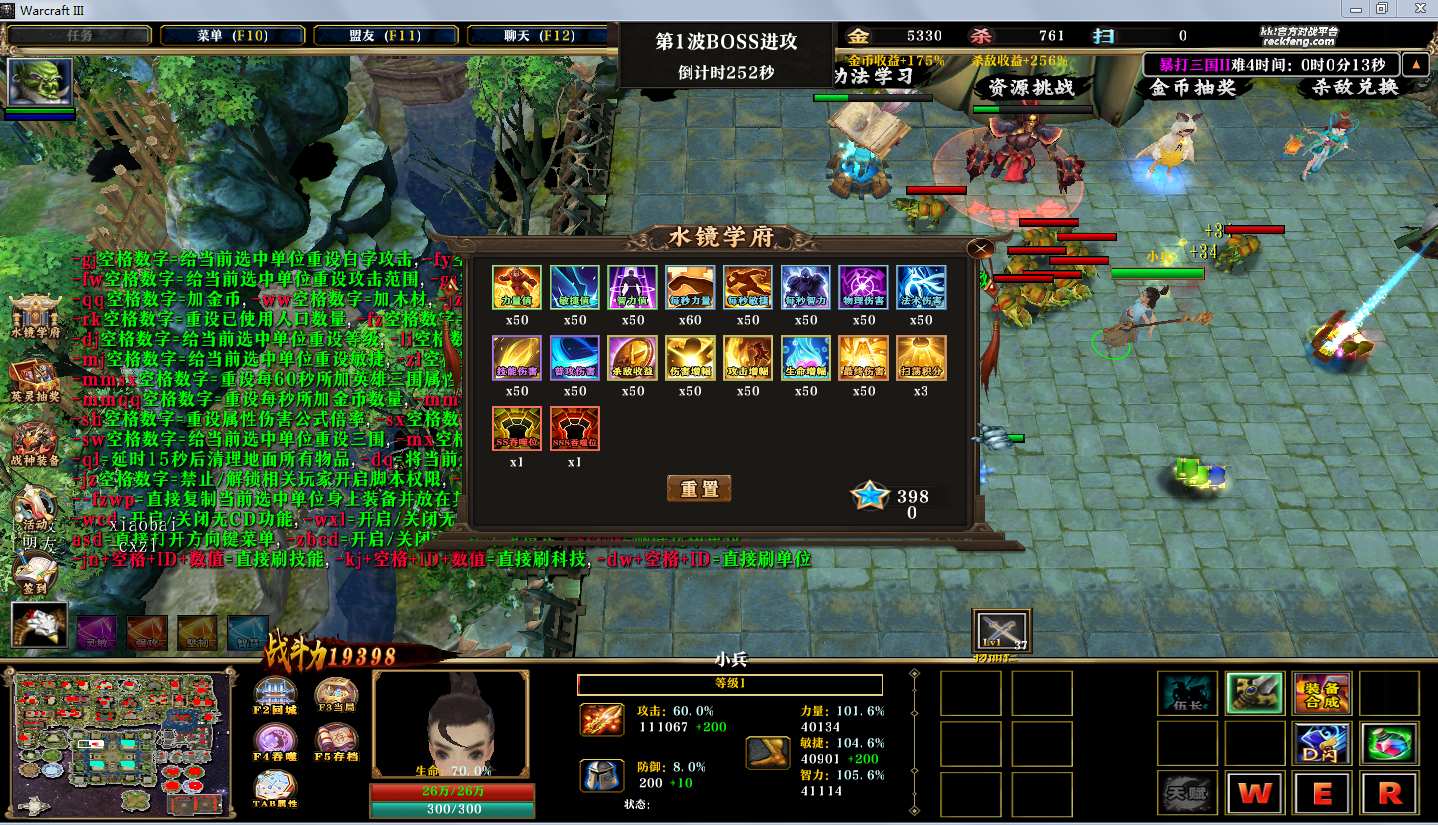Click the 签到 sign-in icon
Image resolution: width=1438 pixels, height=825 pixels.
click(35, 574)
